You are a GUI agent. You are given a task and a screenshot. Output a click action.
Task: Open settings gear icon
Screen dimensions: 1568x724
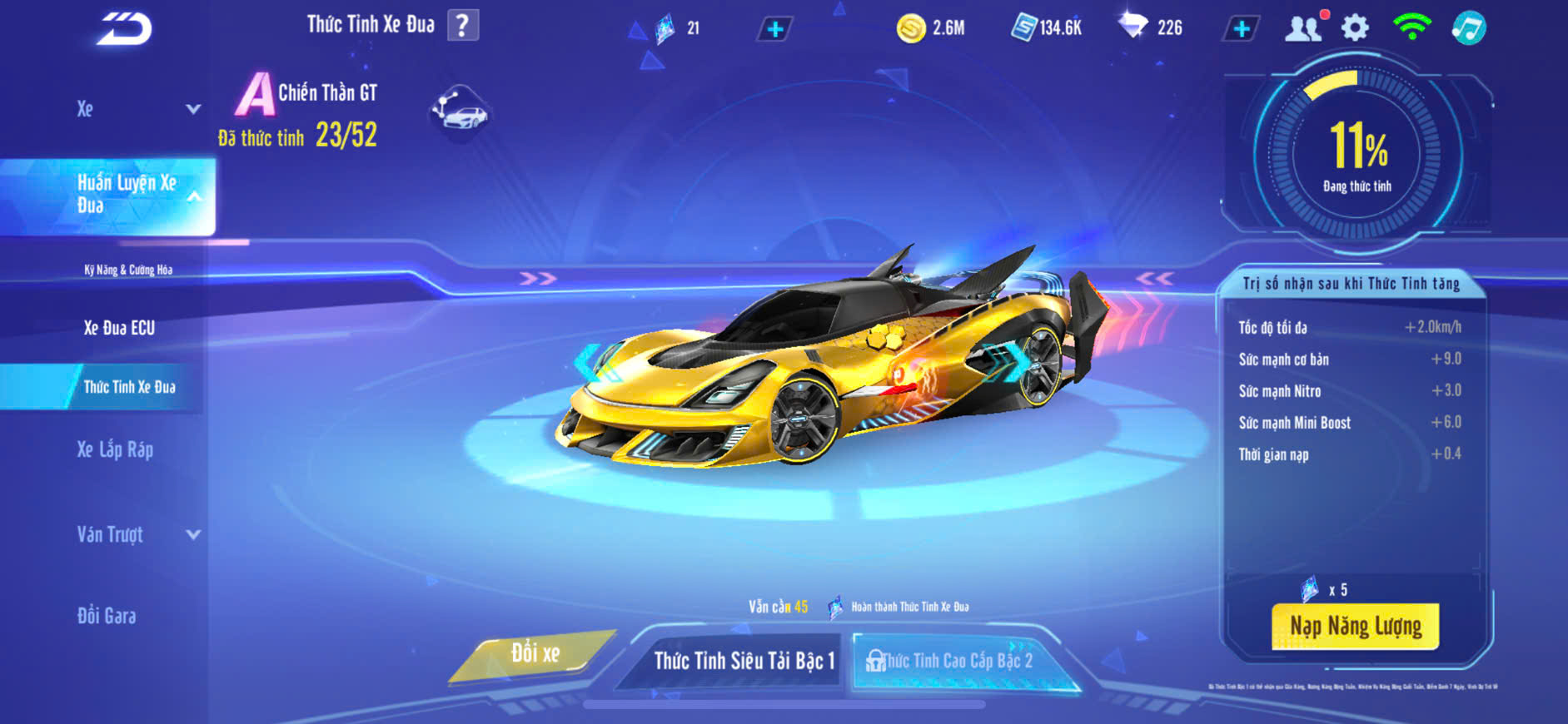click(1355, 28)
